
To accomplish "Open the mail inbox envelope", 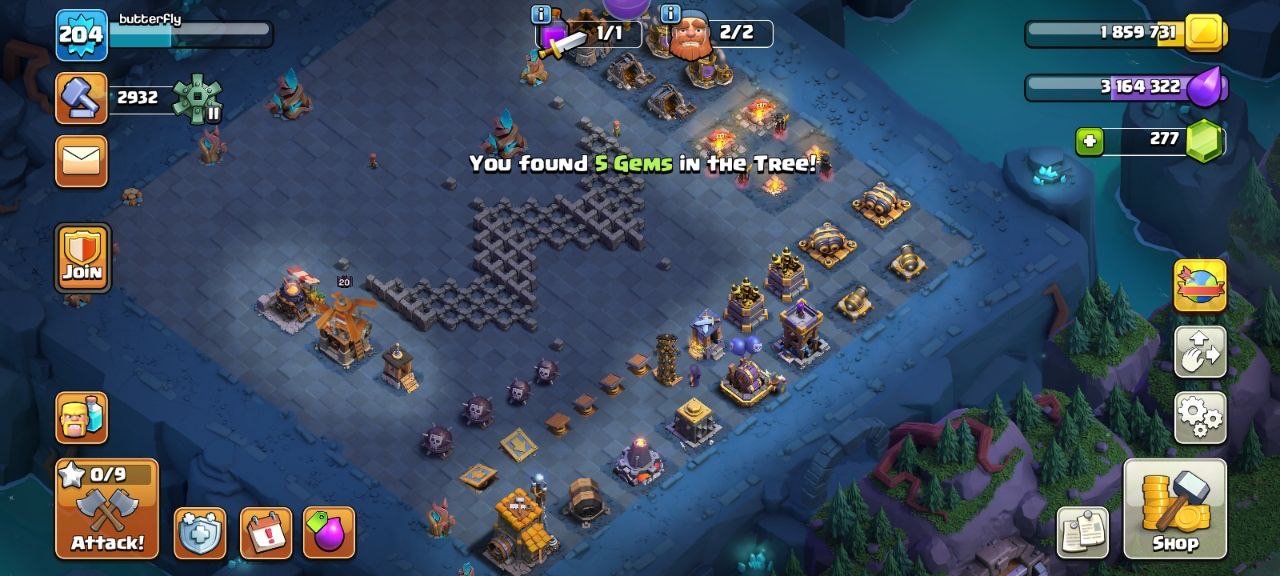I will click(82, 161).
